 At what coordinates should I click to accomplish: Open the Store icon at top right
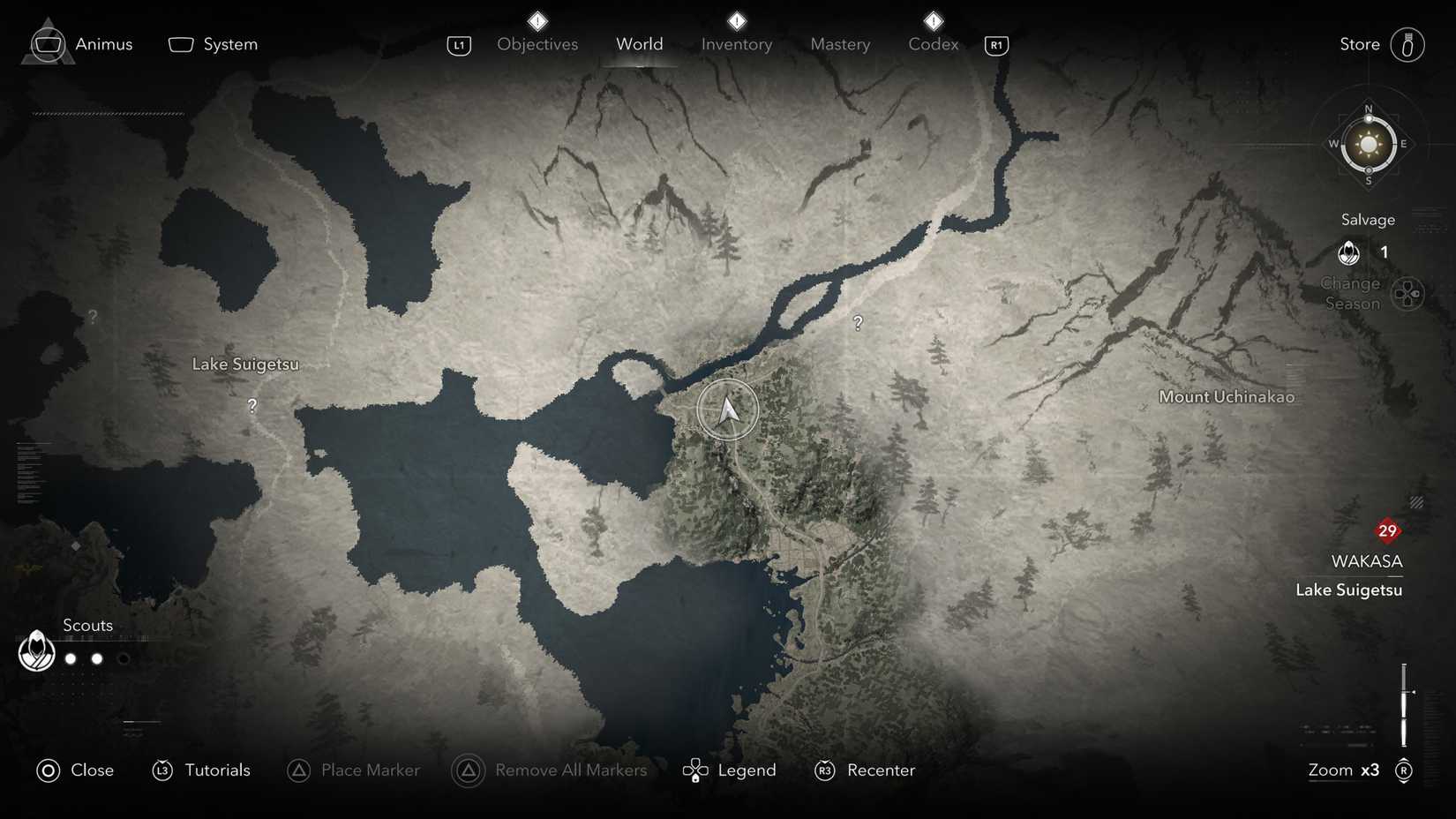pos(1408,43)
